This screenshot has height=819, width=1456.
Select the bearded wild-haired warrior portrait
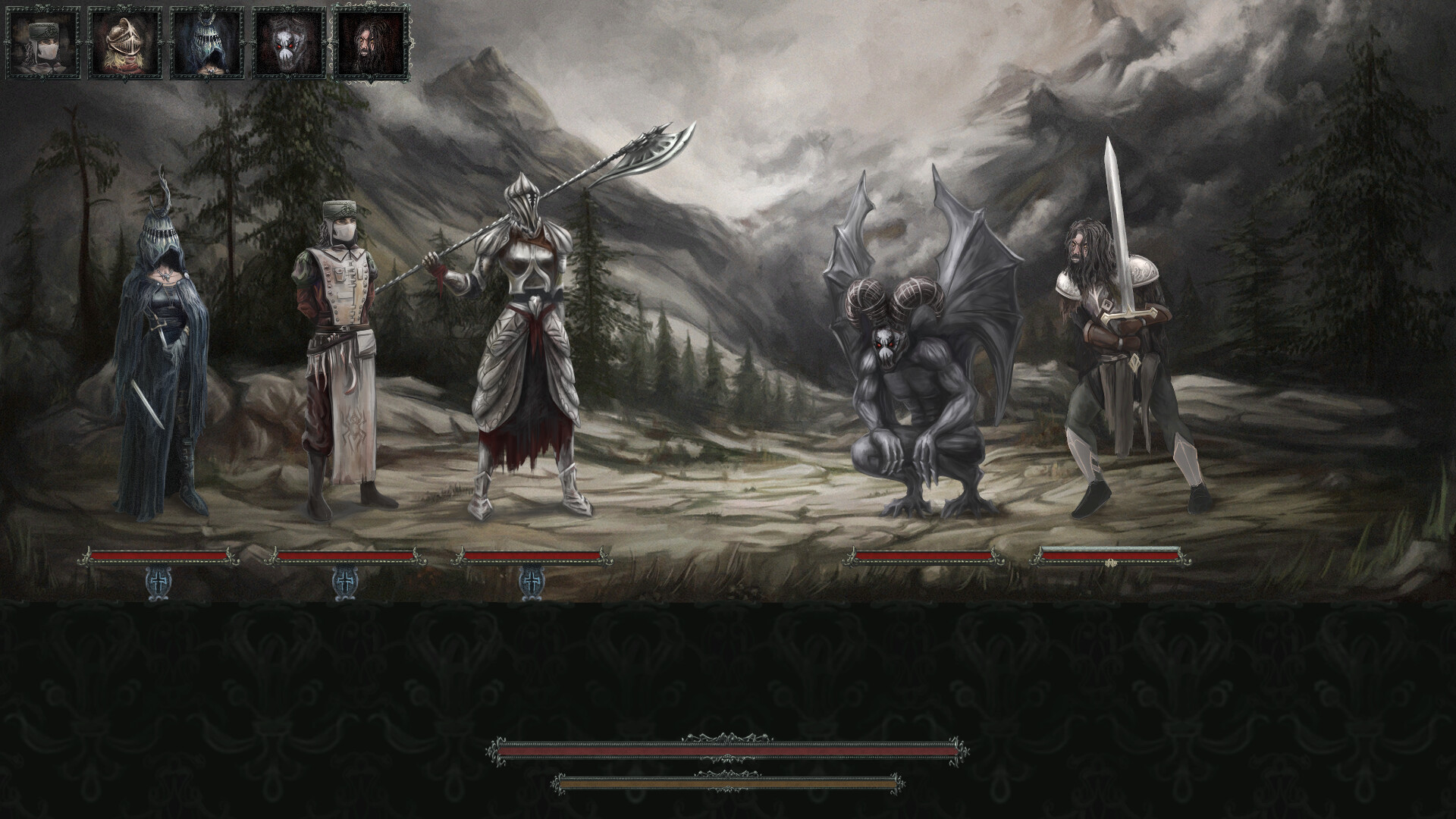tap(370, 42)
